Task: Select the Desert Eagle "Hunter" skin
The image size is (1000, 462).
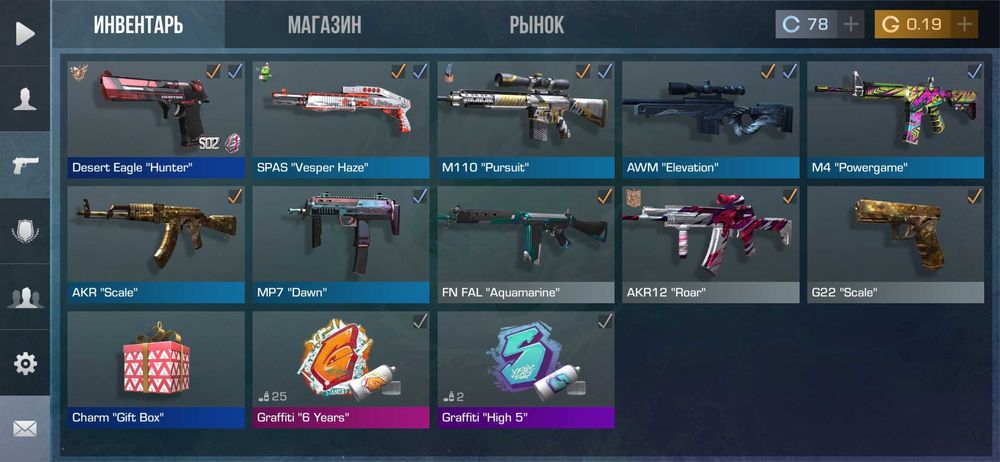Action: coord(156,118)
